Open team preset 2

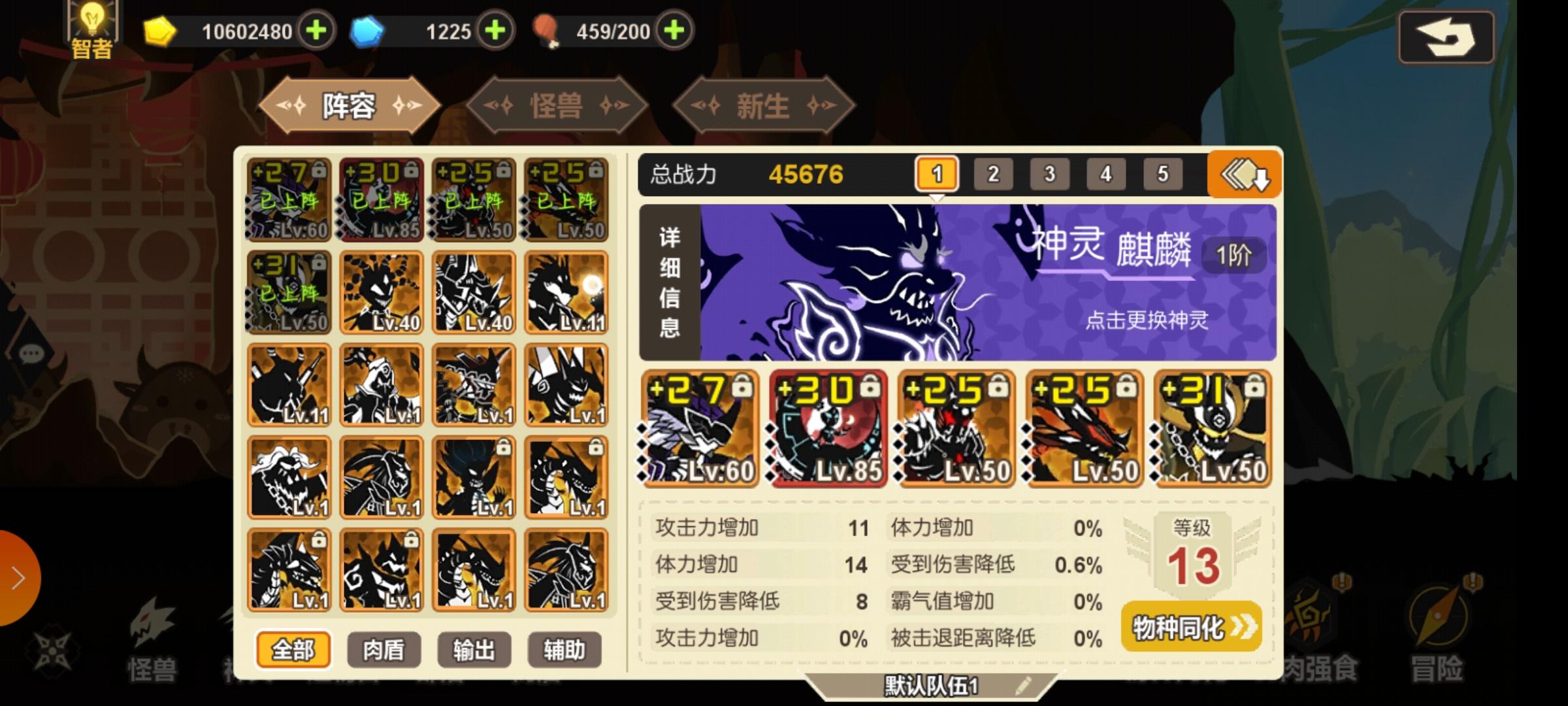coord(994,173)
